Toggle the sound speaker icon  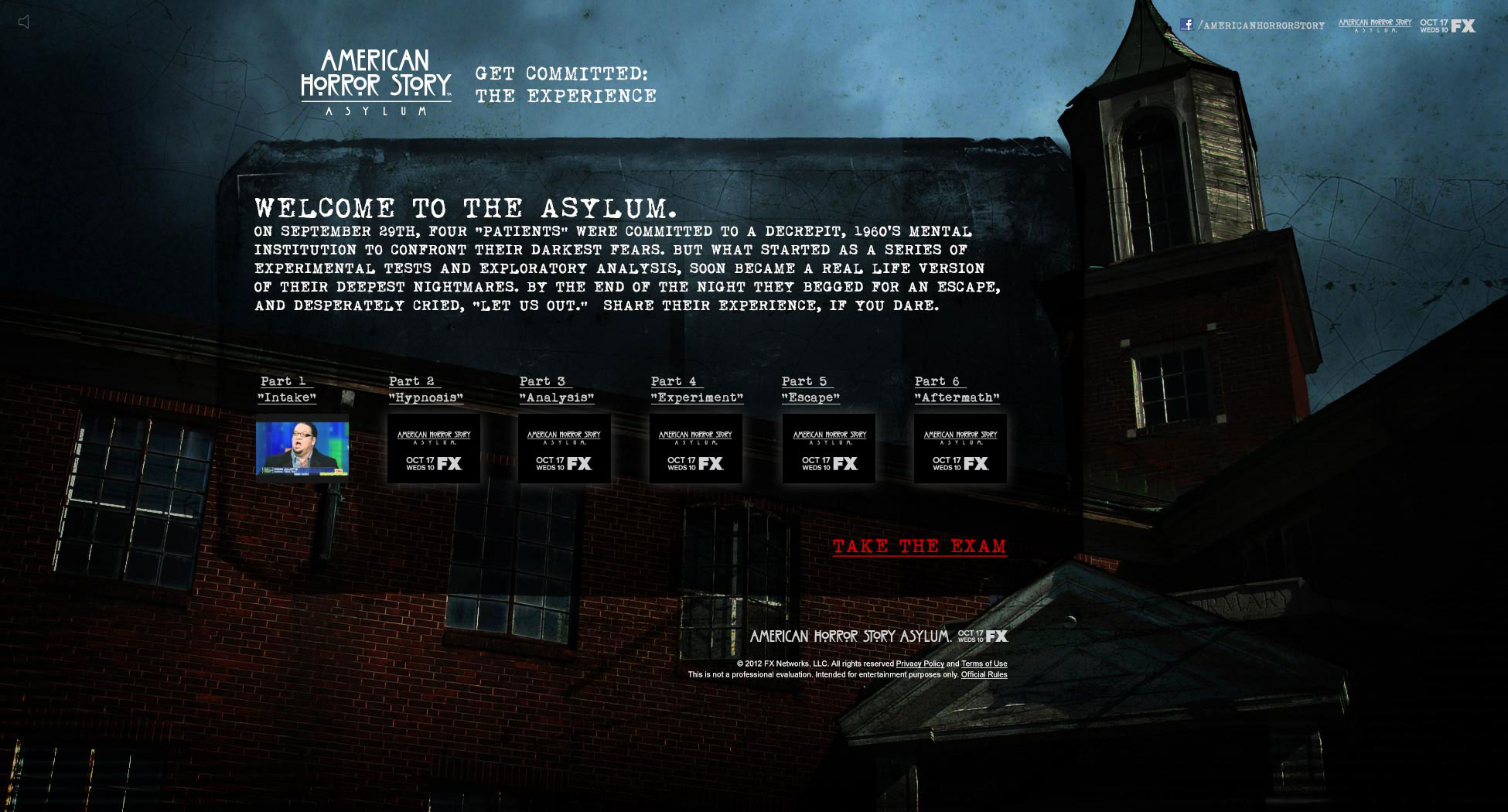click(x=24, y=22)
